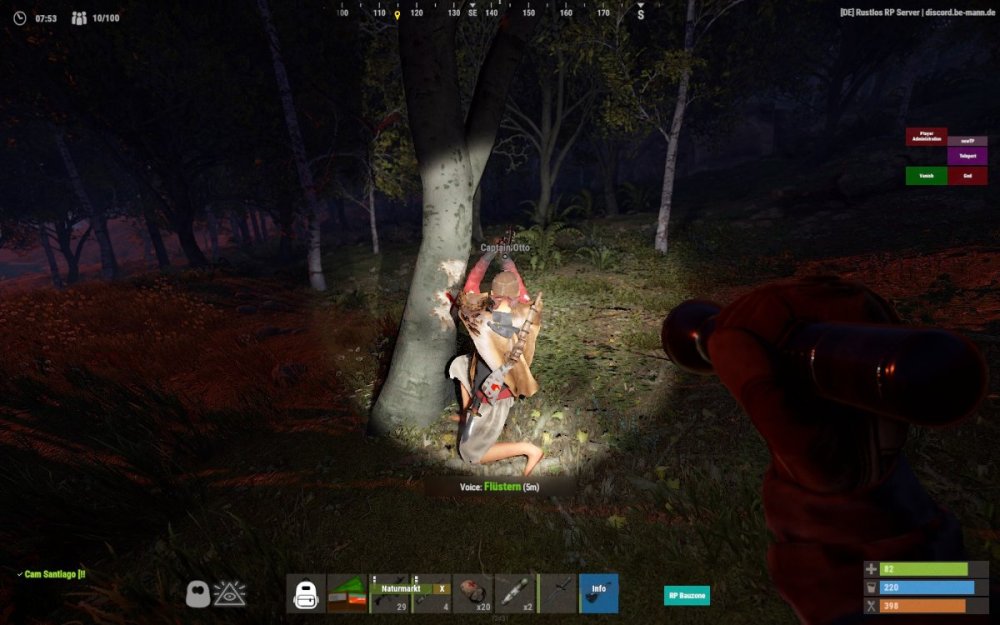This screenshot has height=625, width=1000.
Task: Select the hotbar slot with x20 item
Action: point(473,594)
